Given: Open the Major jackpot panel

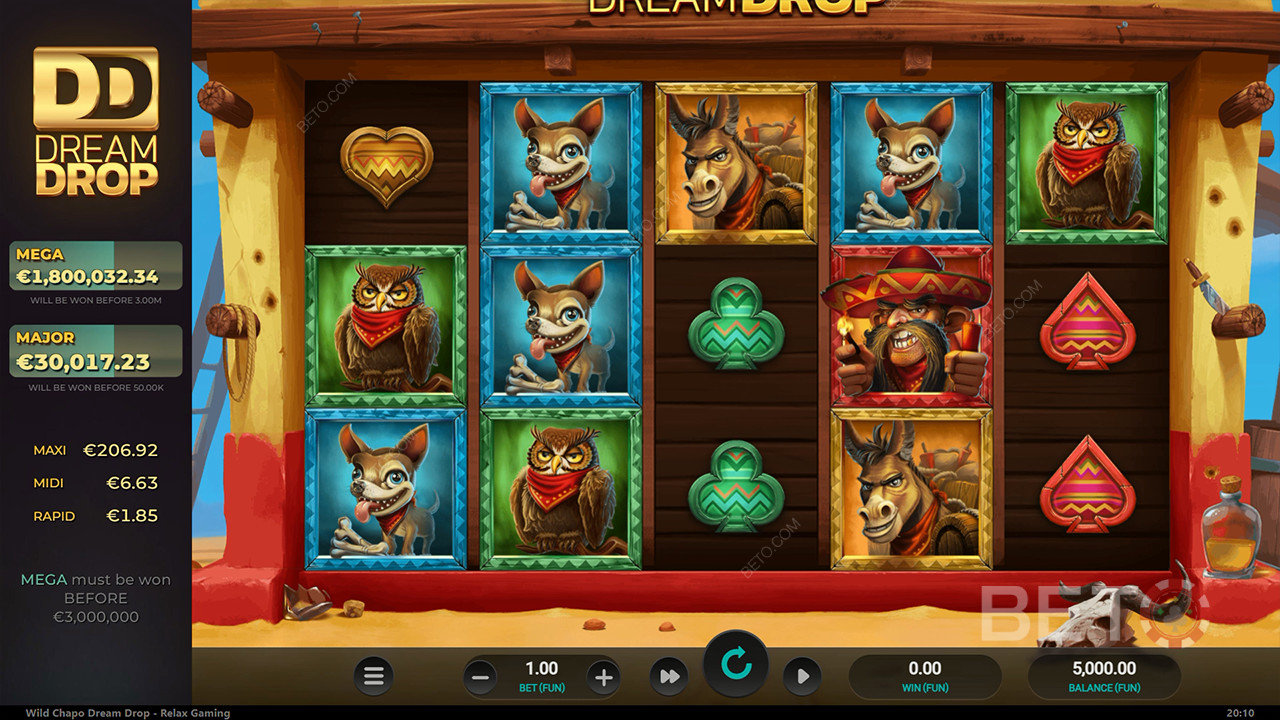Looking at the screenshot, I should click(x=96, y=351).
